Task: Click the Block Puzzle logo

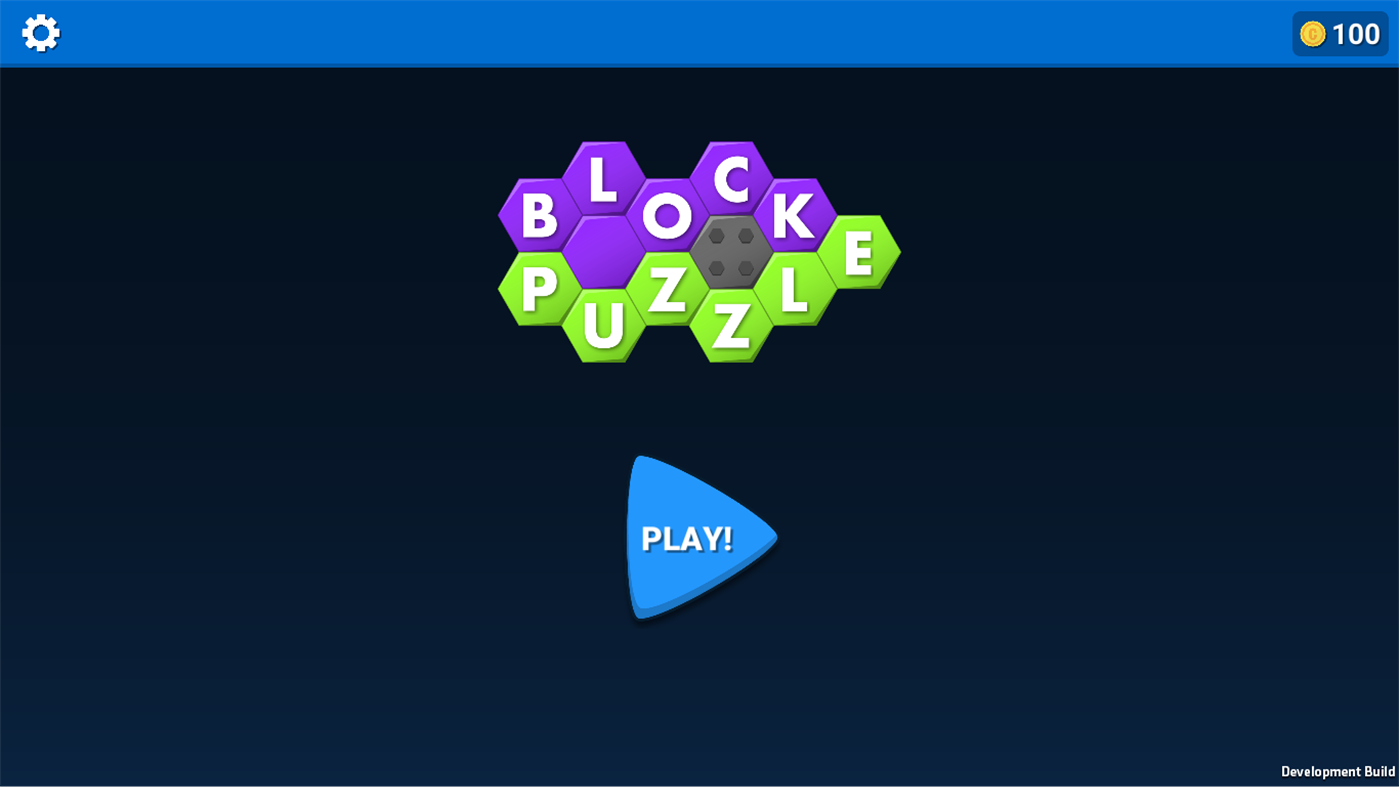Action: point(698,250)
